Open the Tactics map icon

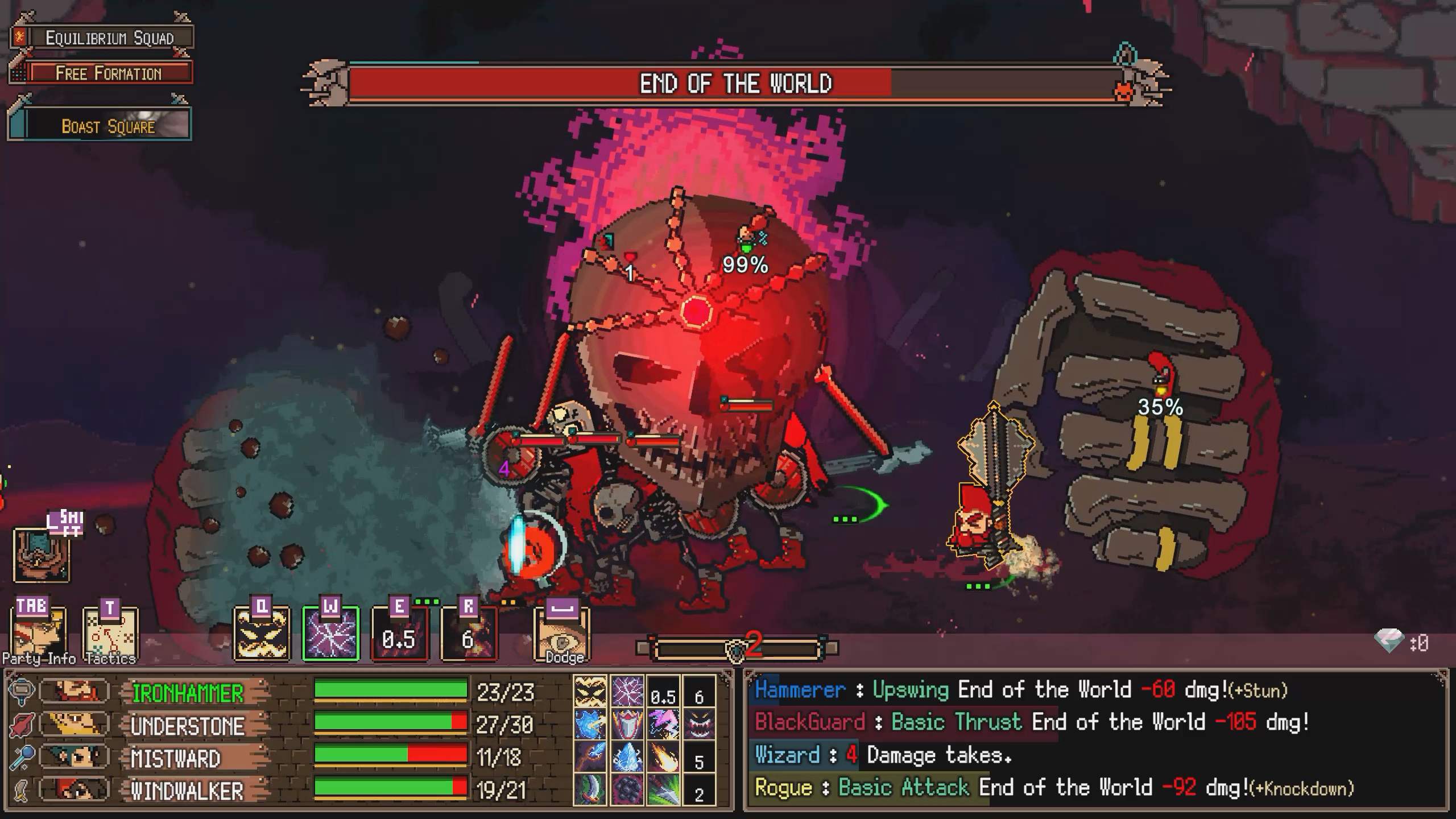click(110, 628)
